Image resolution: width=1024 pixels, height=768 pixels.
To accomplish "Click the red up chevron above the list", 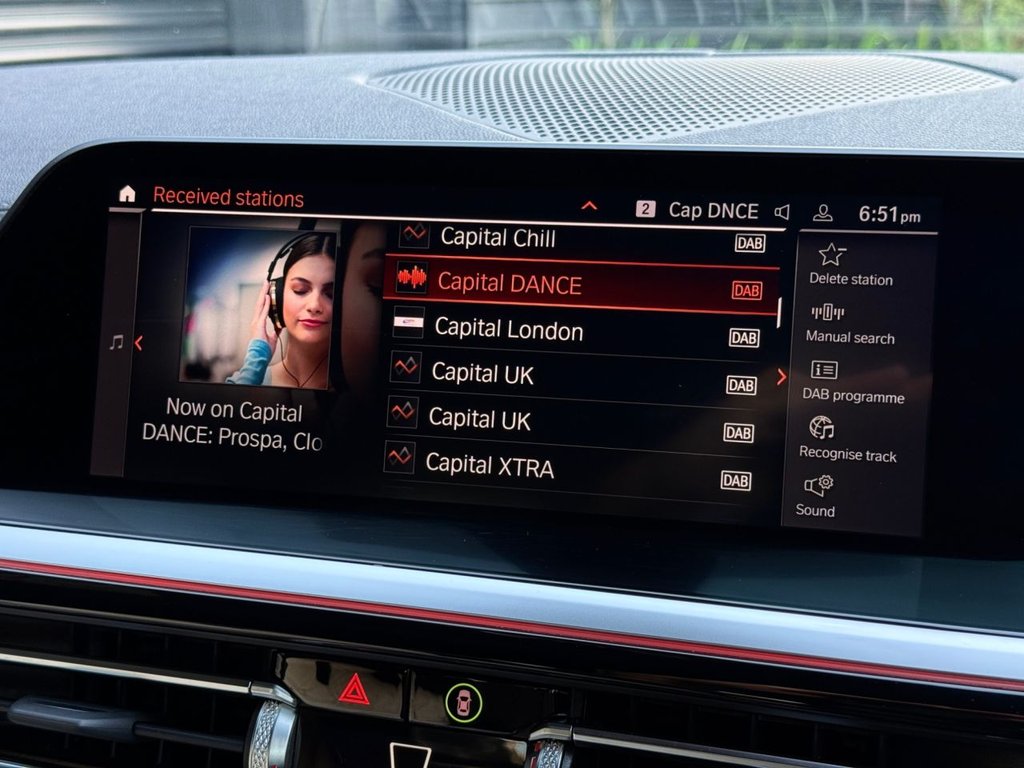I will click(589, 206).
